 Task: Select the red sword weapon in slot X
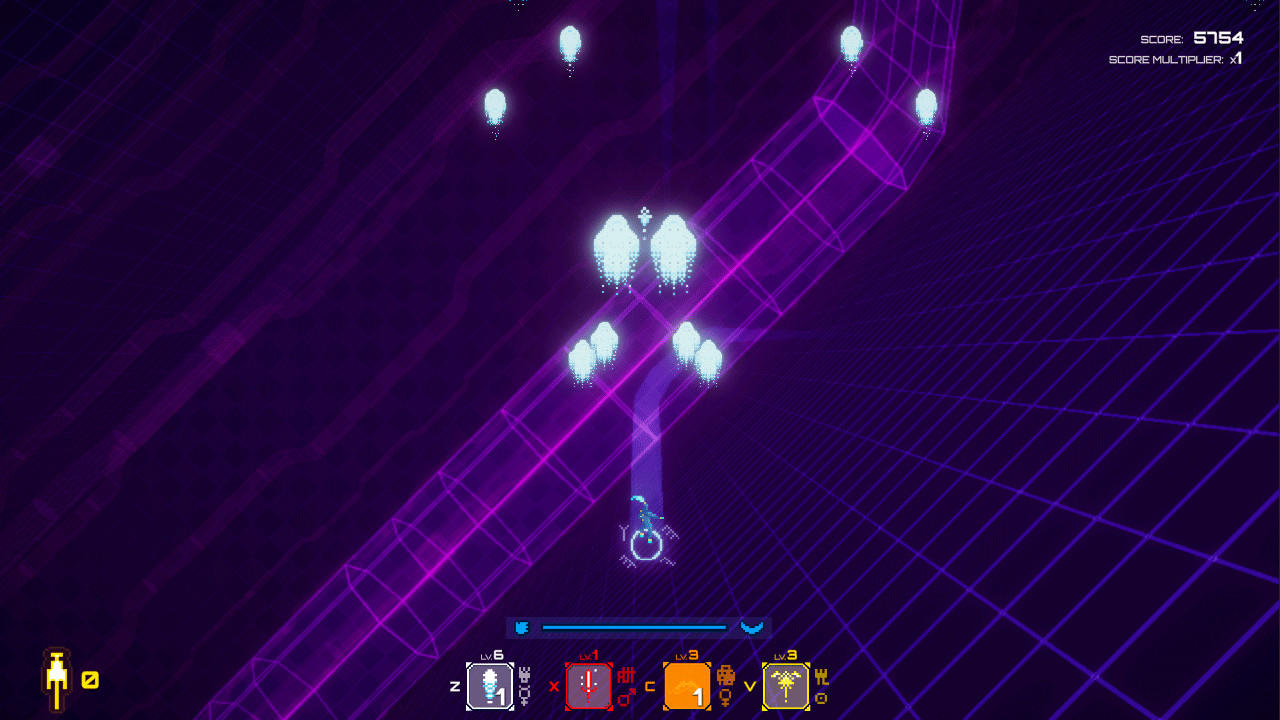588,686
